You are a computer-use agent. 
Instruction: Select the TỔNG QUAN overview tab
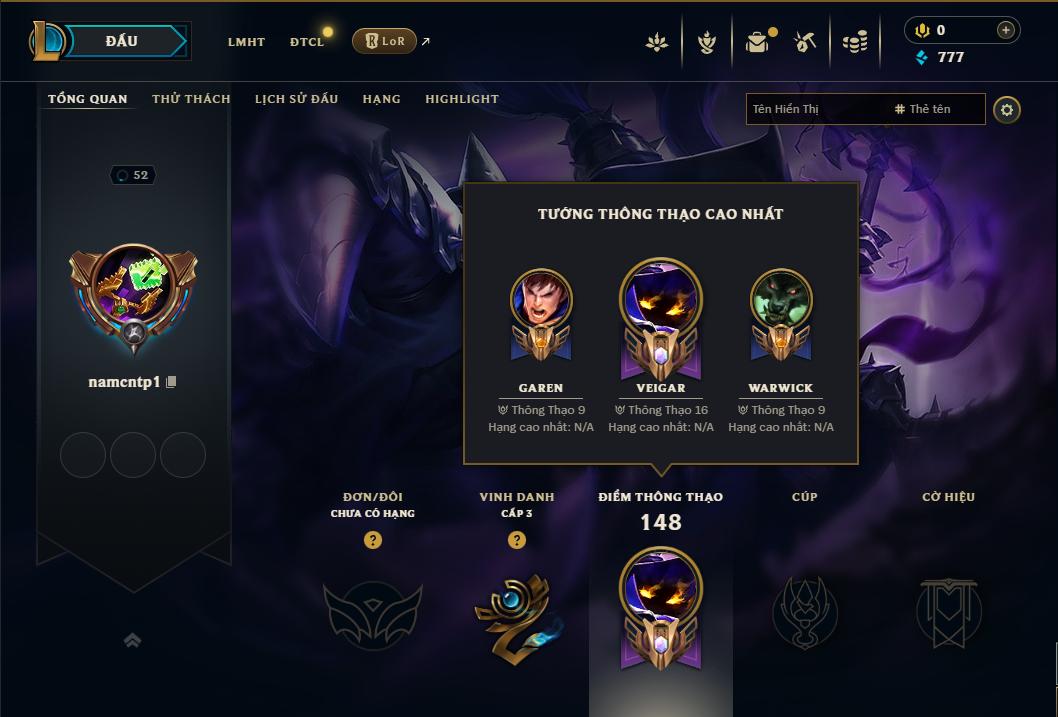pyautogui.click(x=88, y=99)
